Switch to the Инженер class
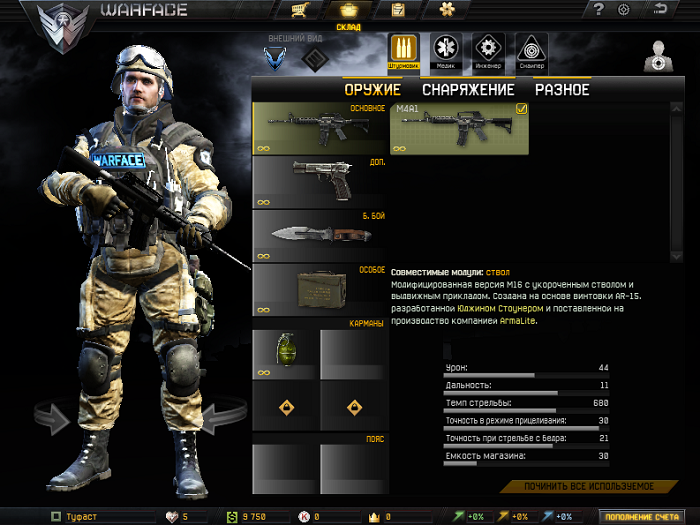The width and height of the screenshot is (700, 525). 488,50
